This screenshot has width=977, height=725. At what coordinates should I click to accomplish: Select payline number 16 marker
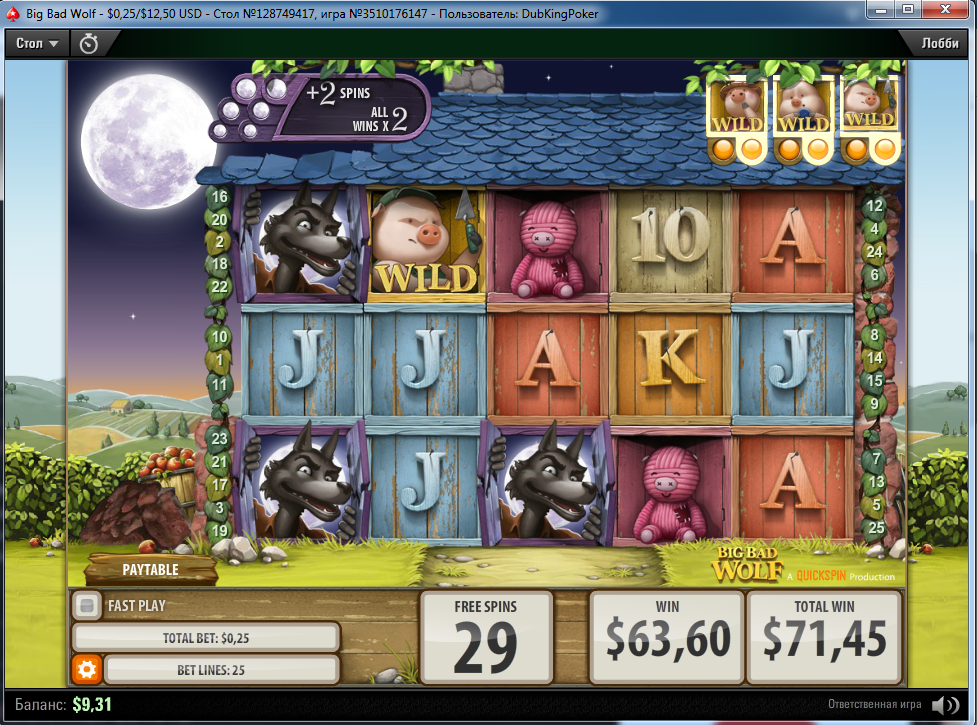point(220,197)
